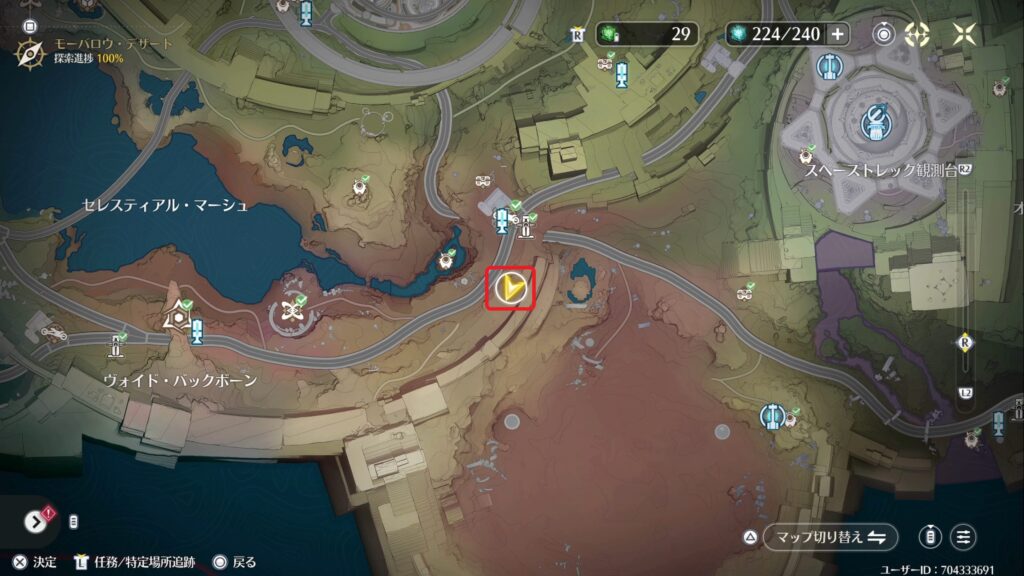Select the teleport beacon near ヴォイド・バックボーン

pyautogui.click(x=197, y=332)
